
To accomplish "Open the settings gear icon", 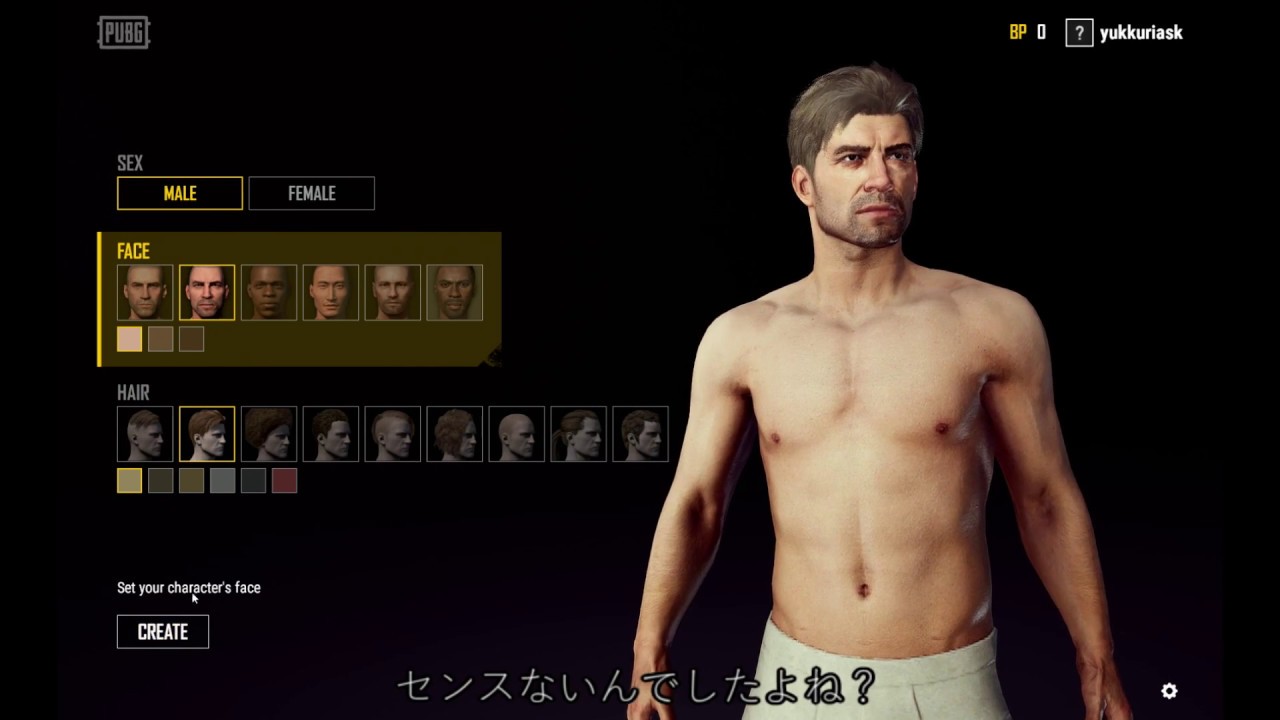I will [1168, 691].
